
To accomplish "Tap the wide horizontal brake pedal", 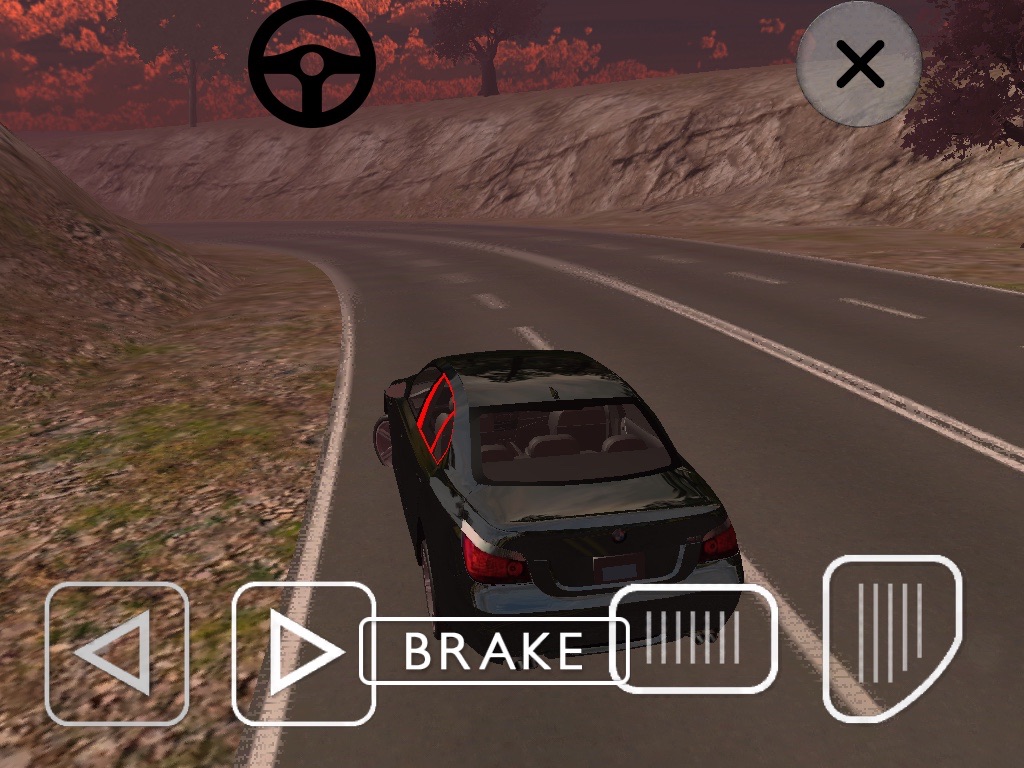I will click(694, 639).
